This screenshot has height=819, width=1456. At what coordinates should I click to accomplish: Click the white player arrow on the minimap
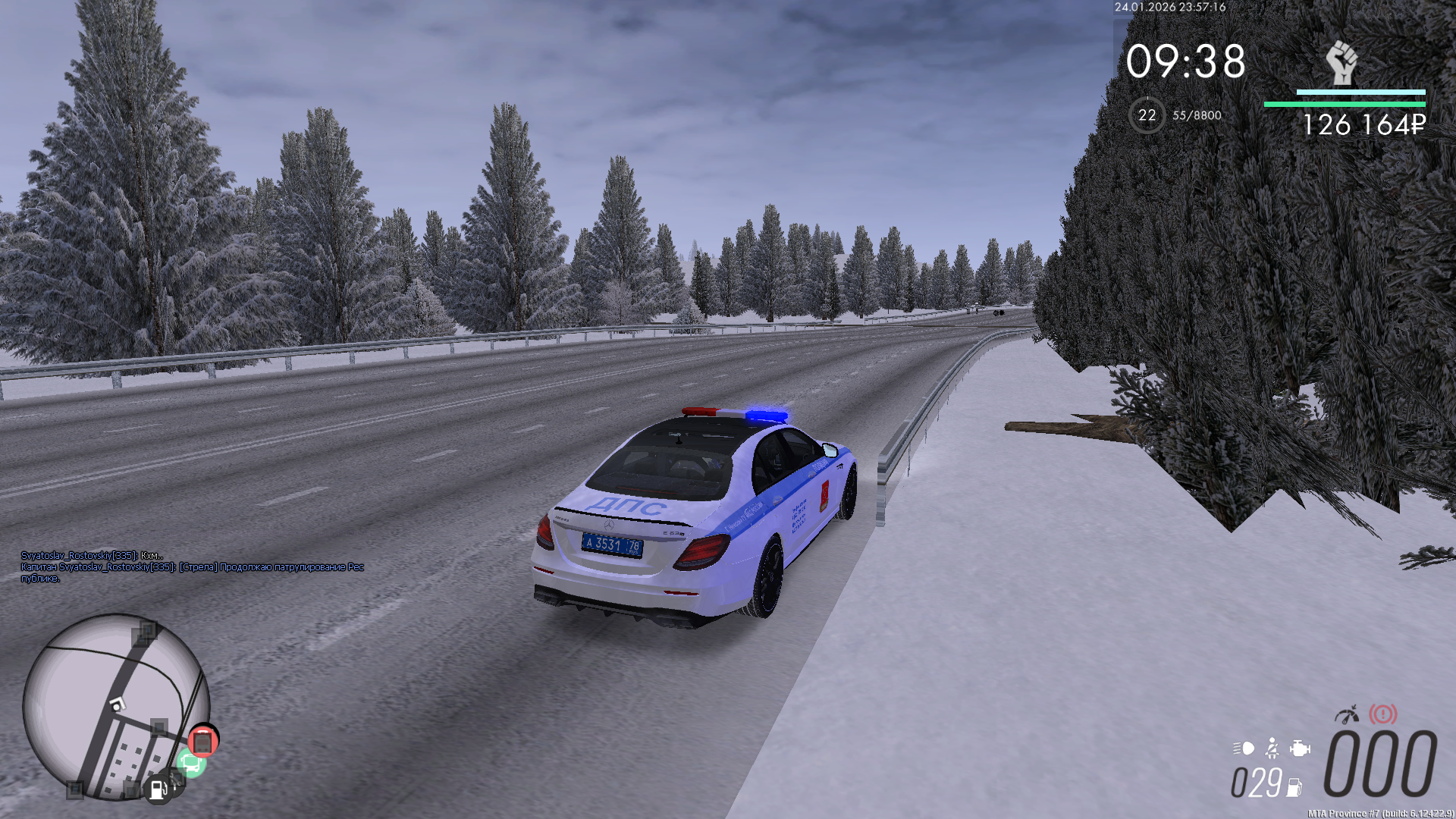click(116, 704)
